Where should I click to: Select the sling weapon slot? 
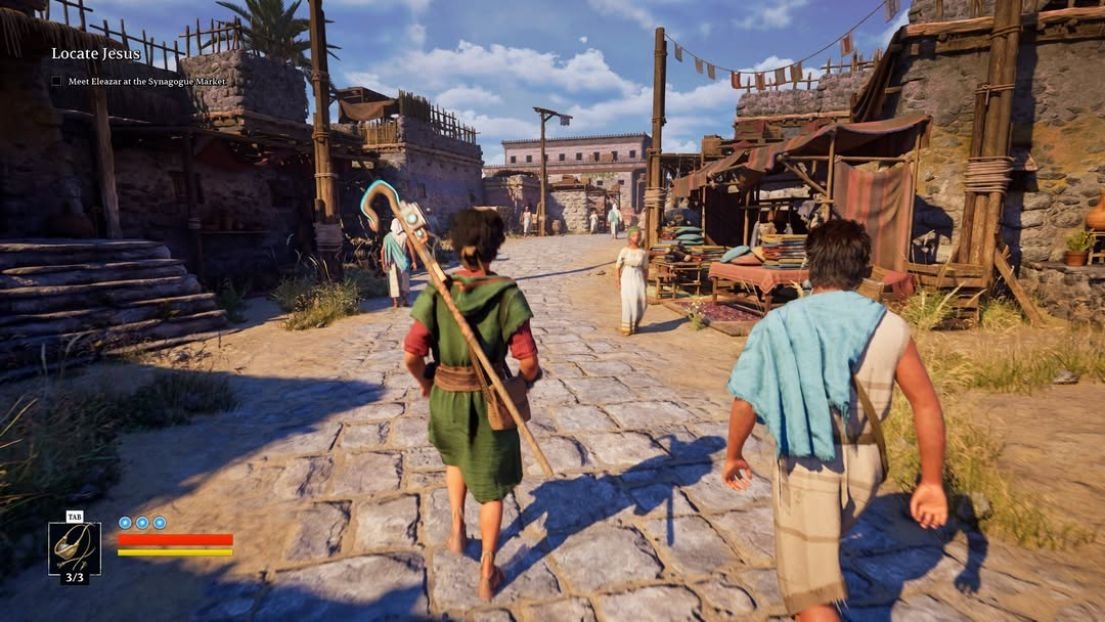[74, 548]
